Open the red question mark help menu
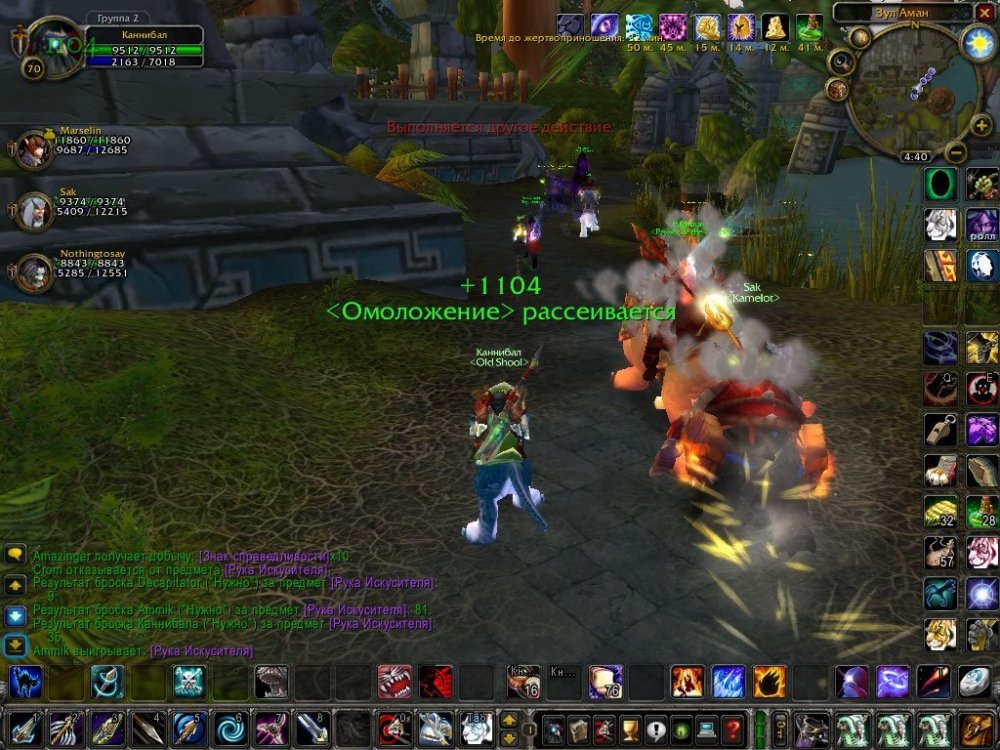This screenshot has width=1000, height=750. (x=732, y=729)
